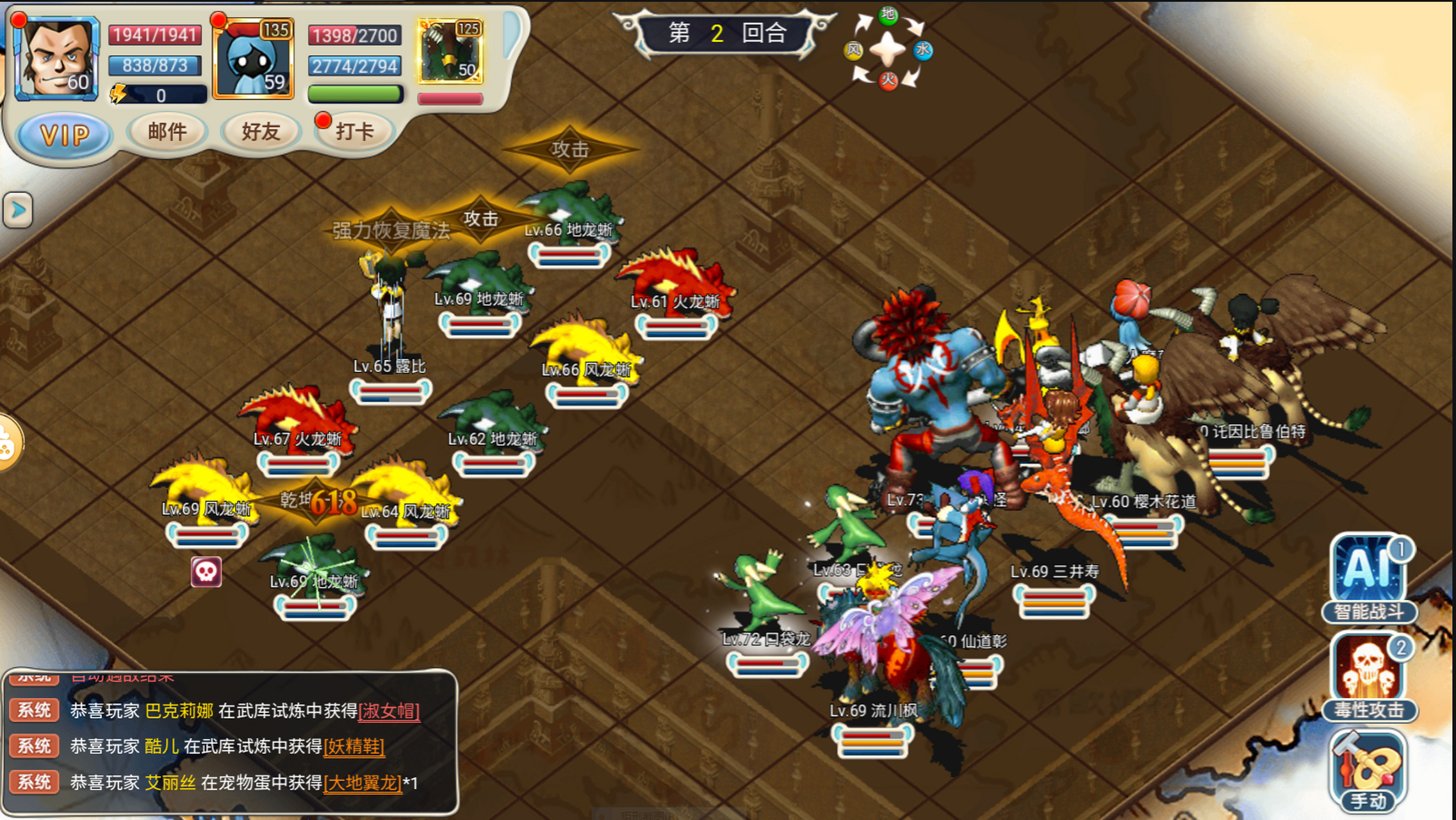Click the pink skull status icon
Image resolution: width=1456 pixels, height=820 pixels.
(206, 571)
